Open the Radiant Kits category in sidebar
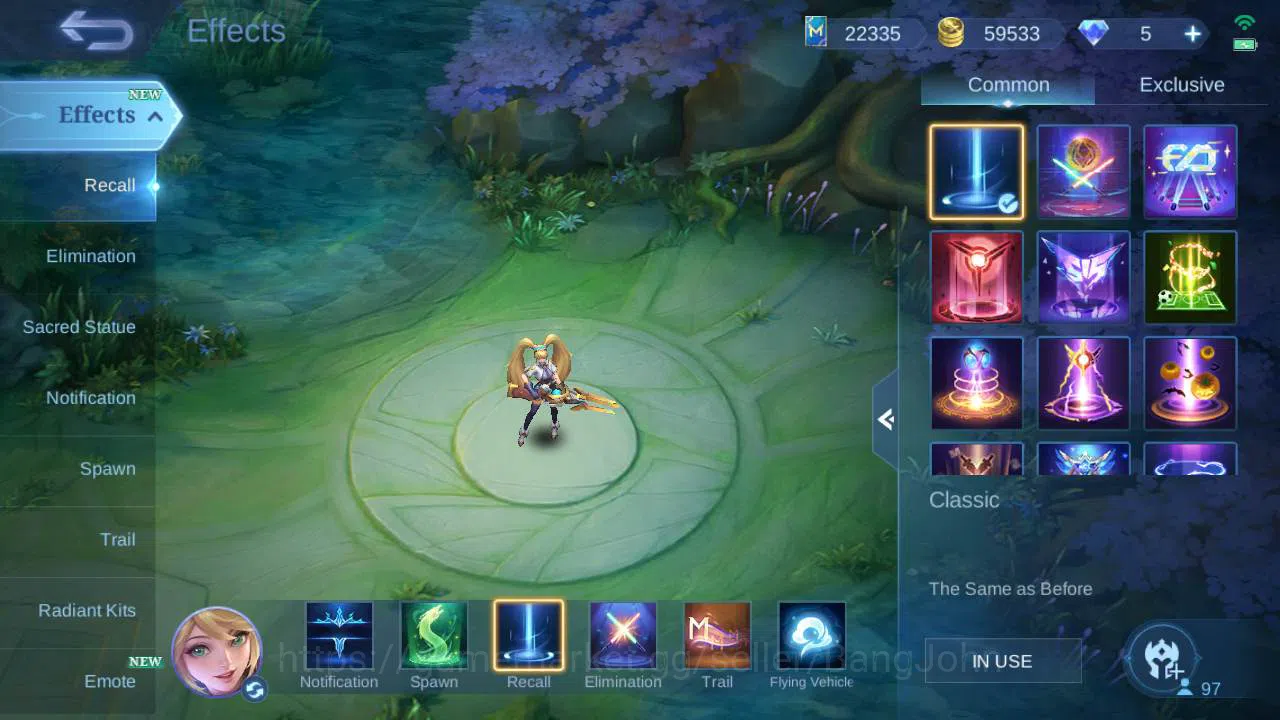Screen dimensions: 1280x720 [x=88, y=610]
